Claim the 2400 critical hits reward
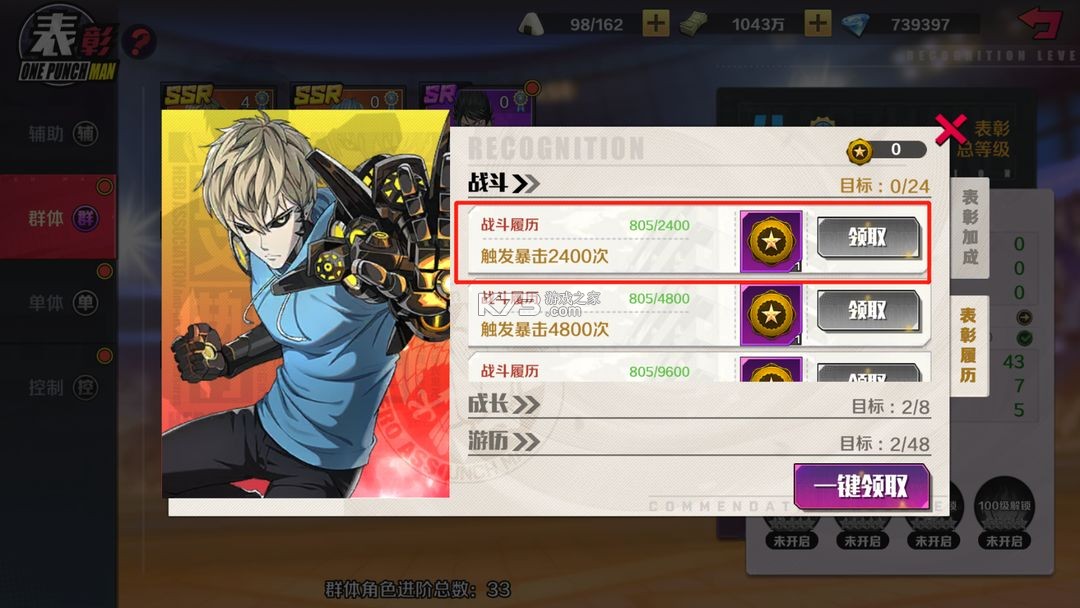The image size is (1080, 608). [867, 239]
